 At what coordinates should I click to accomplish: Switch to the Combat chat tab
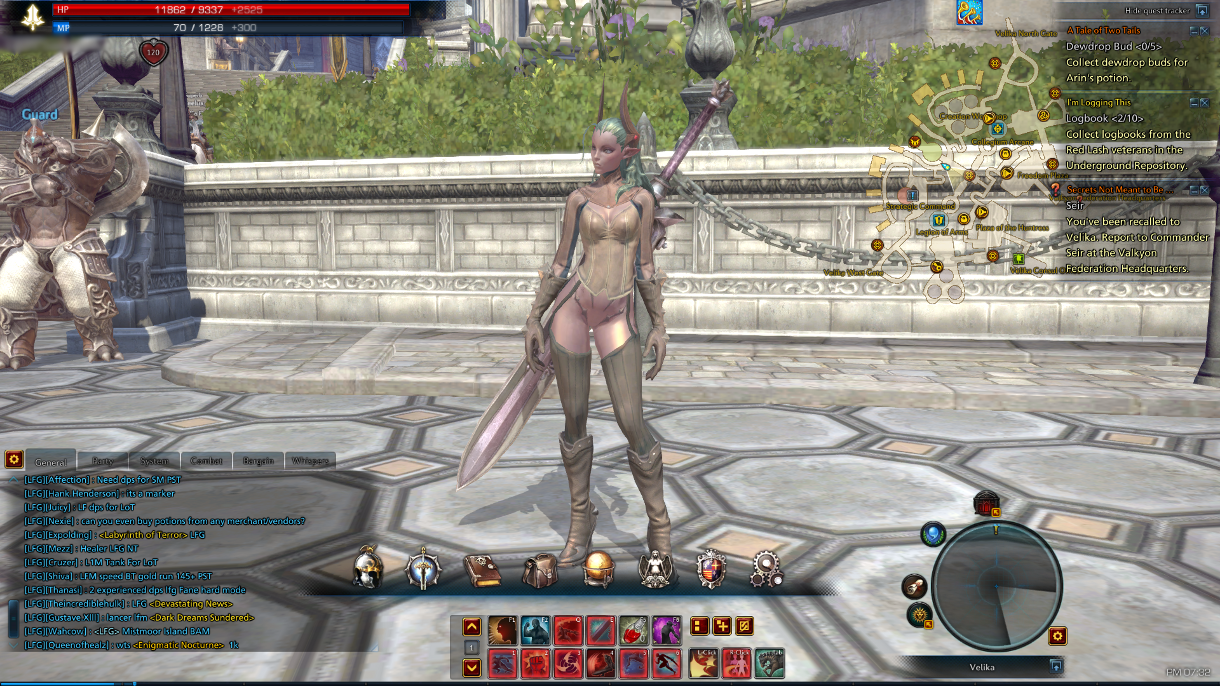(207, 461)
